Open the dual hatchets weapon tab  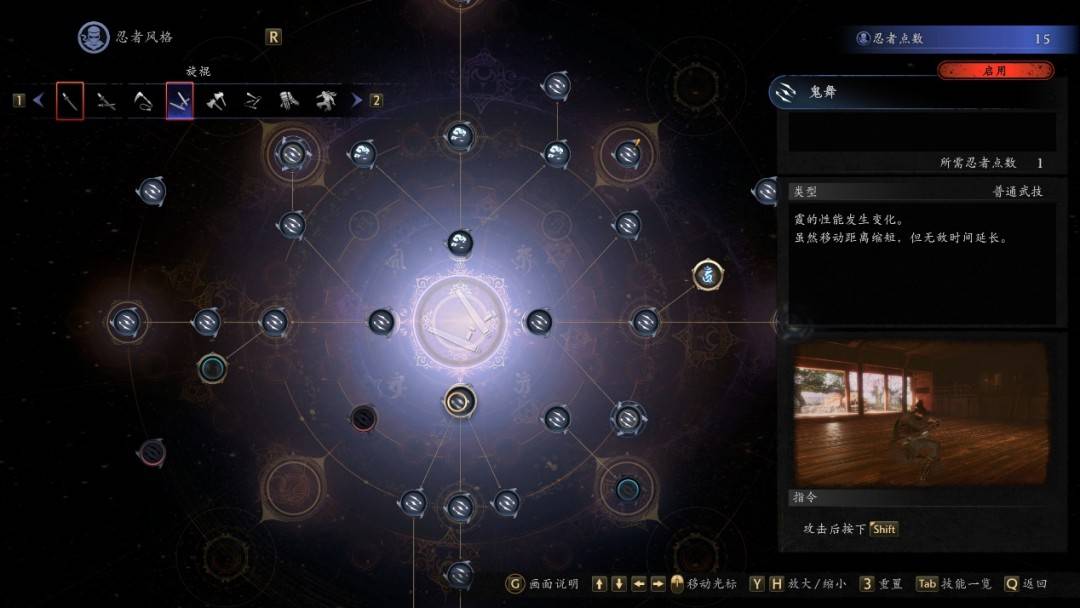(216, 101)
